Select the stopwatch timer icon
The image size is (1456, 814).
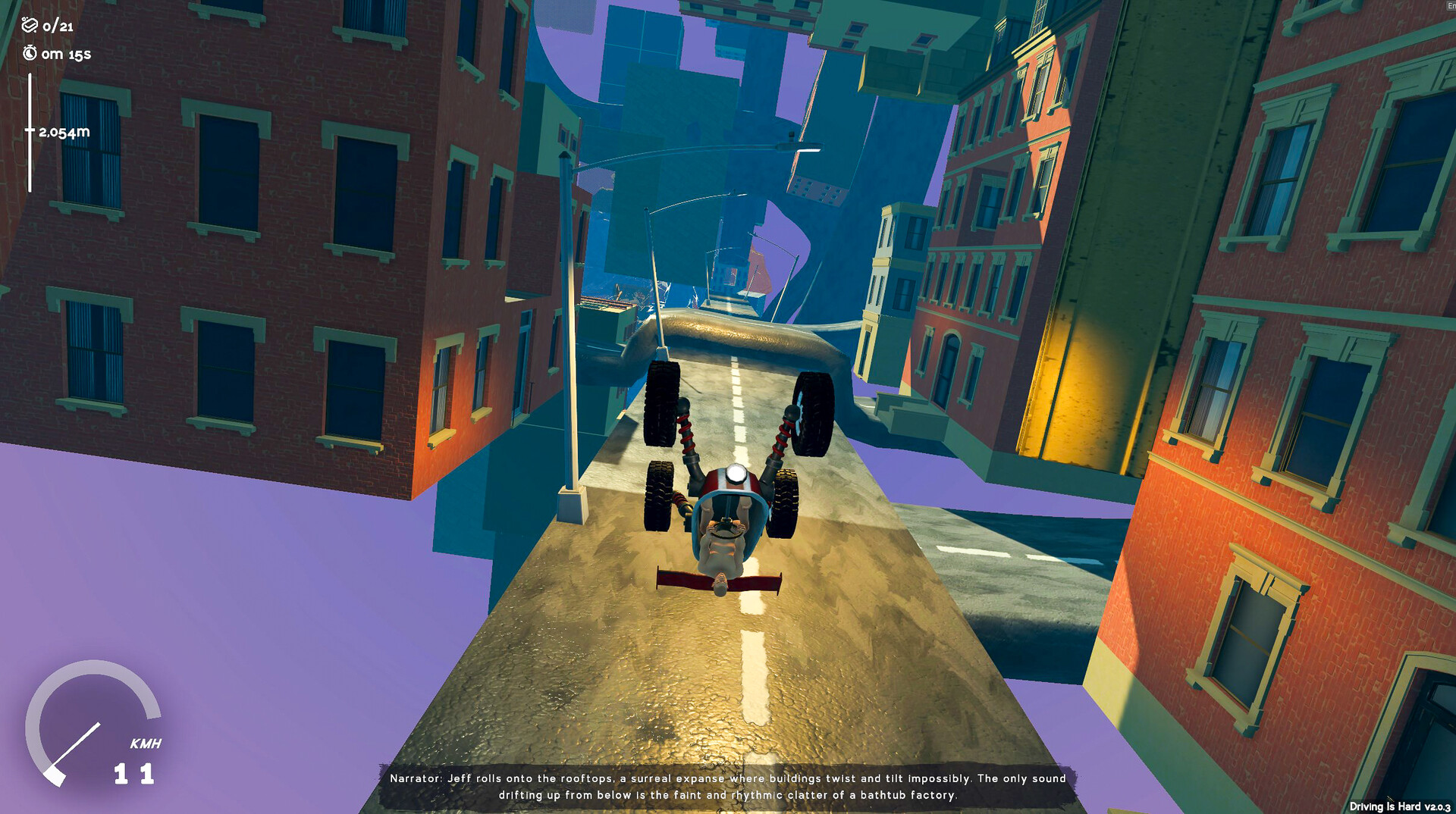pos(29,54)
